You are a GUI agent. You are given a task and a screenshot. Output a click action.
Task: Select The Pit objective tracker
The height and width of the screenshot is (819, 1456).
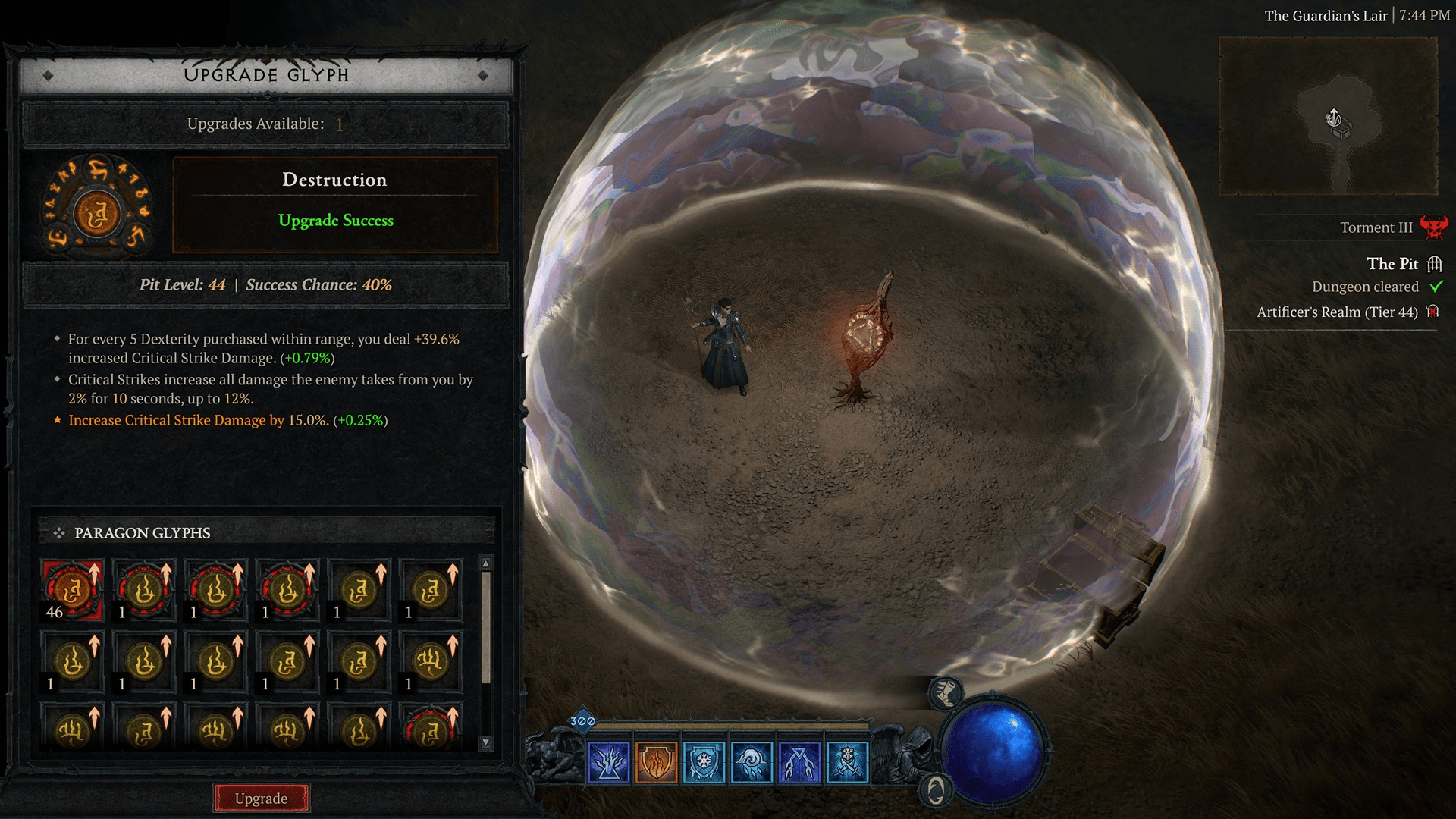(x=1392, y=264)
